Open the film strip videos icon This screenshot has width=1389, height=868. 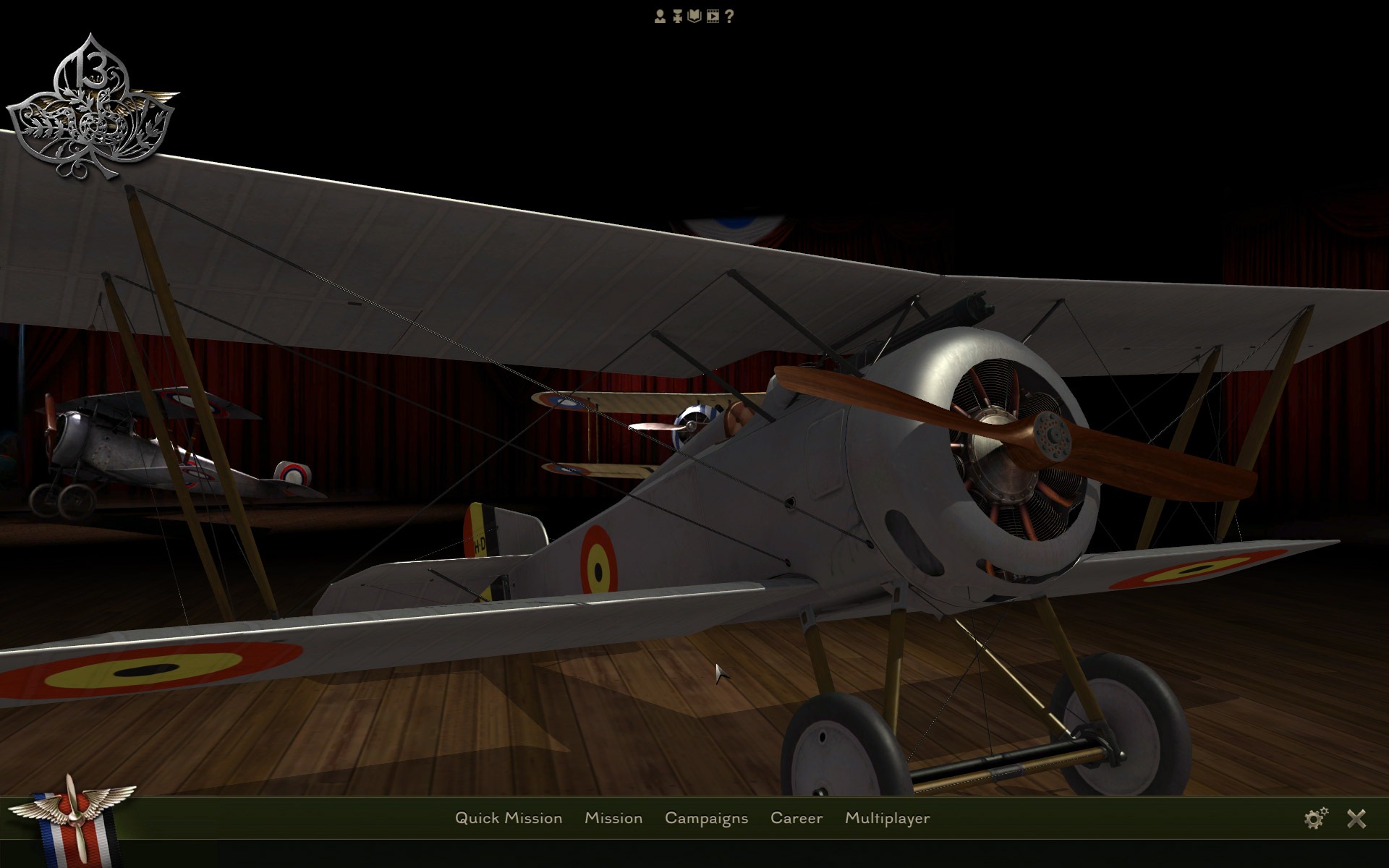pos(713,16)
